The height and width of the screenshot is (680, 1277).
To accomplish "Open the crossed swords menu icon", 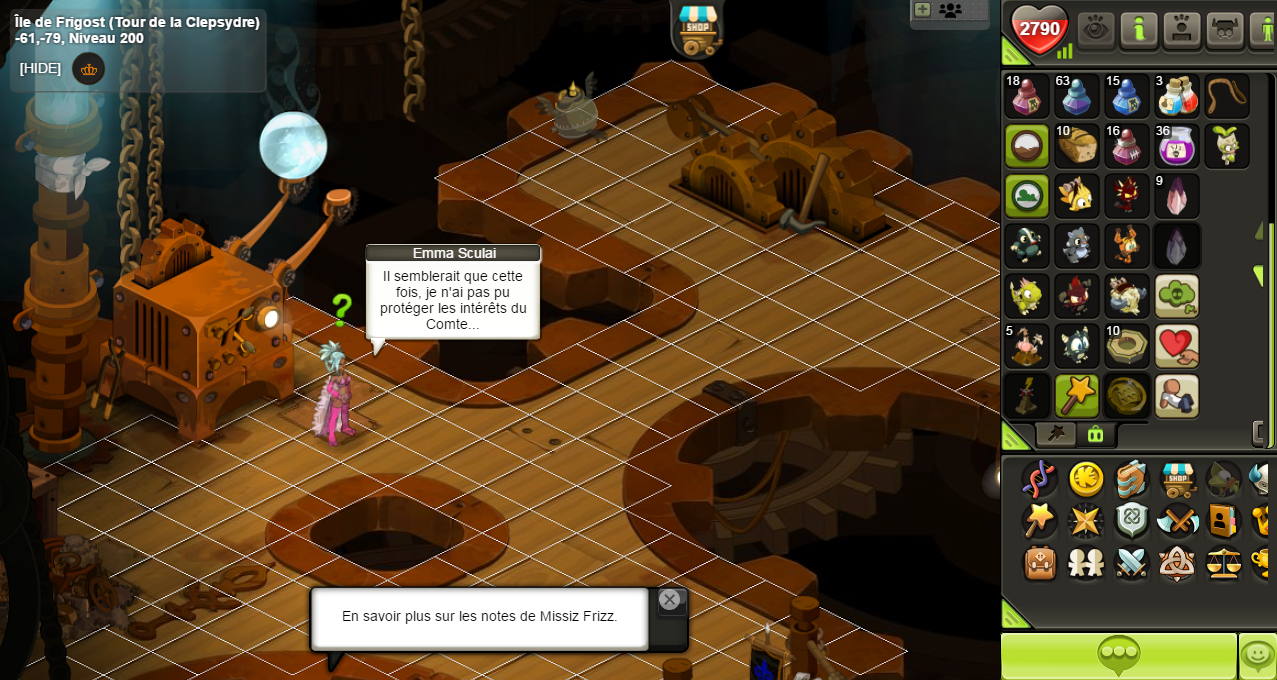I will 1132,563.
